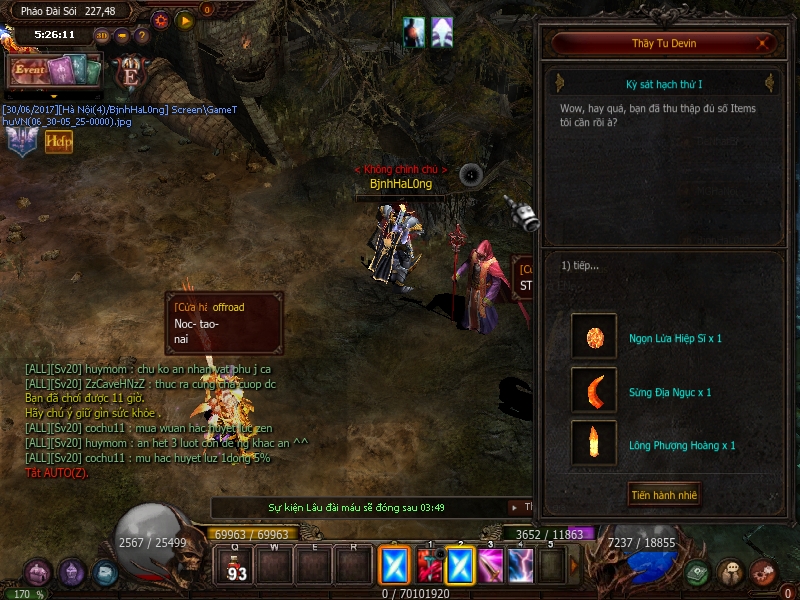Activate the pink sword slash skill
The height and width of the screenshot is (600, 800).
(x=490, y=566)
